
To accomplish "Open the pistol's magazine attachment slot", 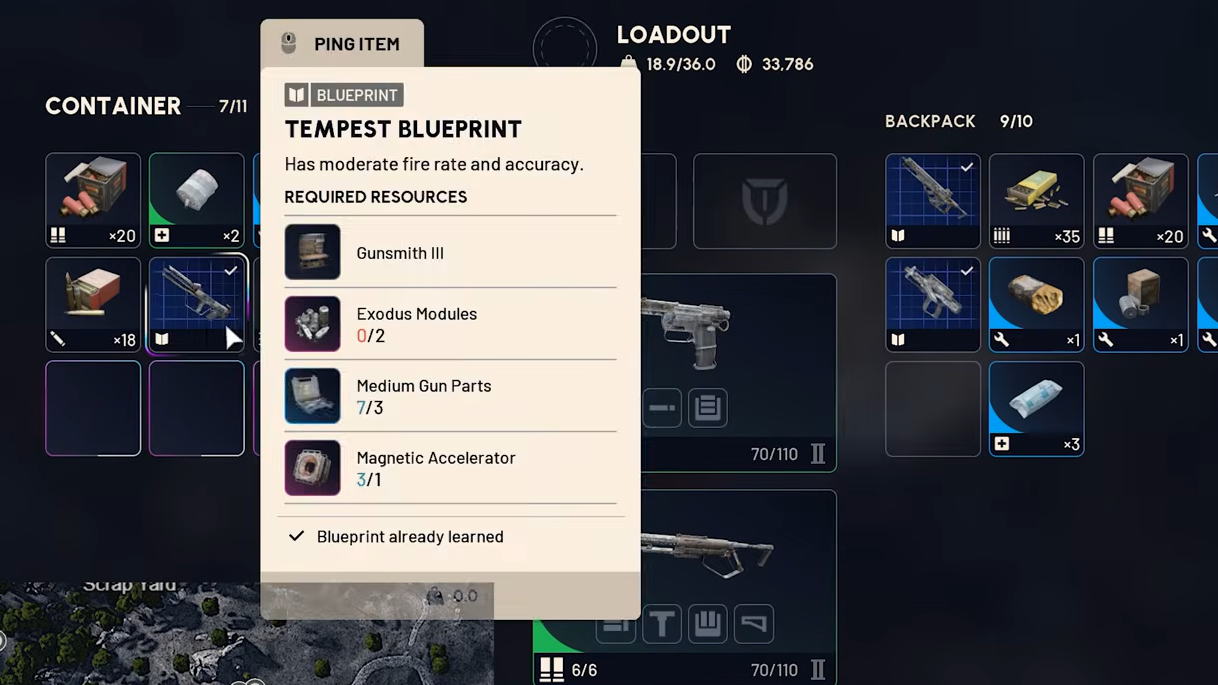I will tap(707, 408).
